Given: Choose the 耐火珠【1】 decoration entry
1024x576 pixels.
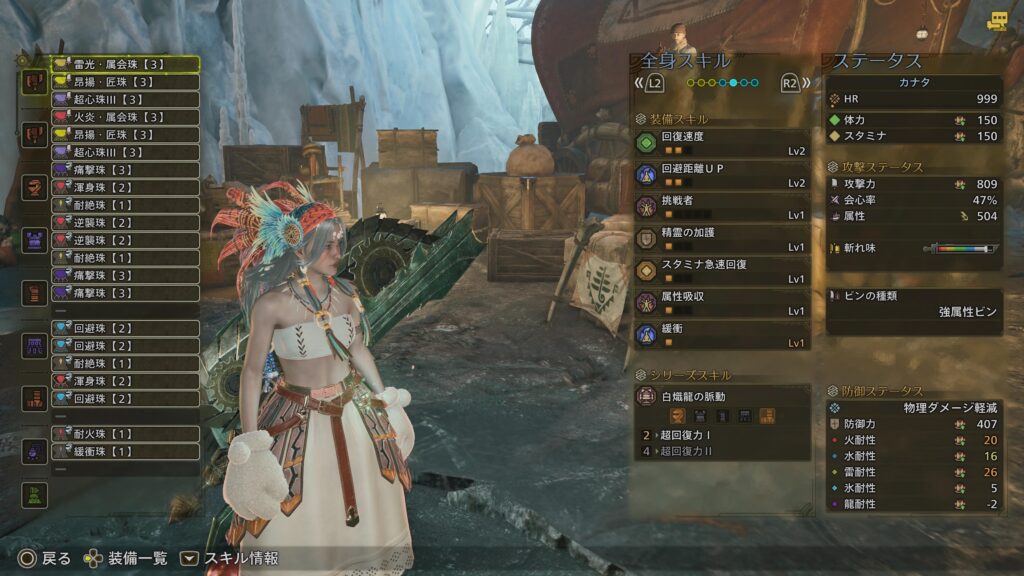Looking at the screenshot, I should pos(125,434).
